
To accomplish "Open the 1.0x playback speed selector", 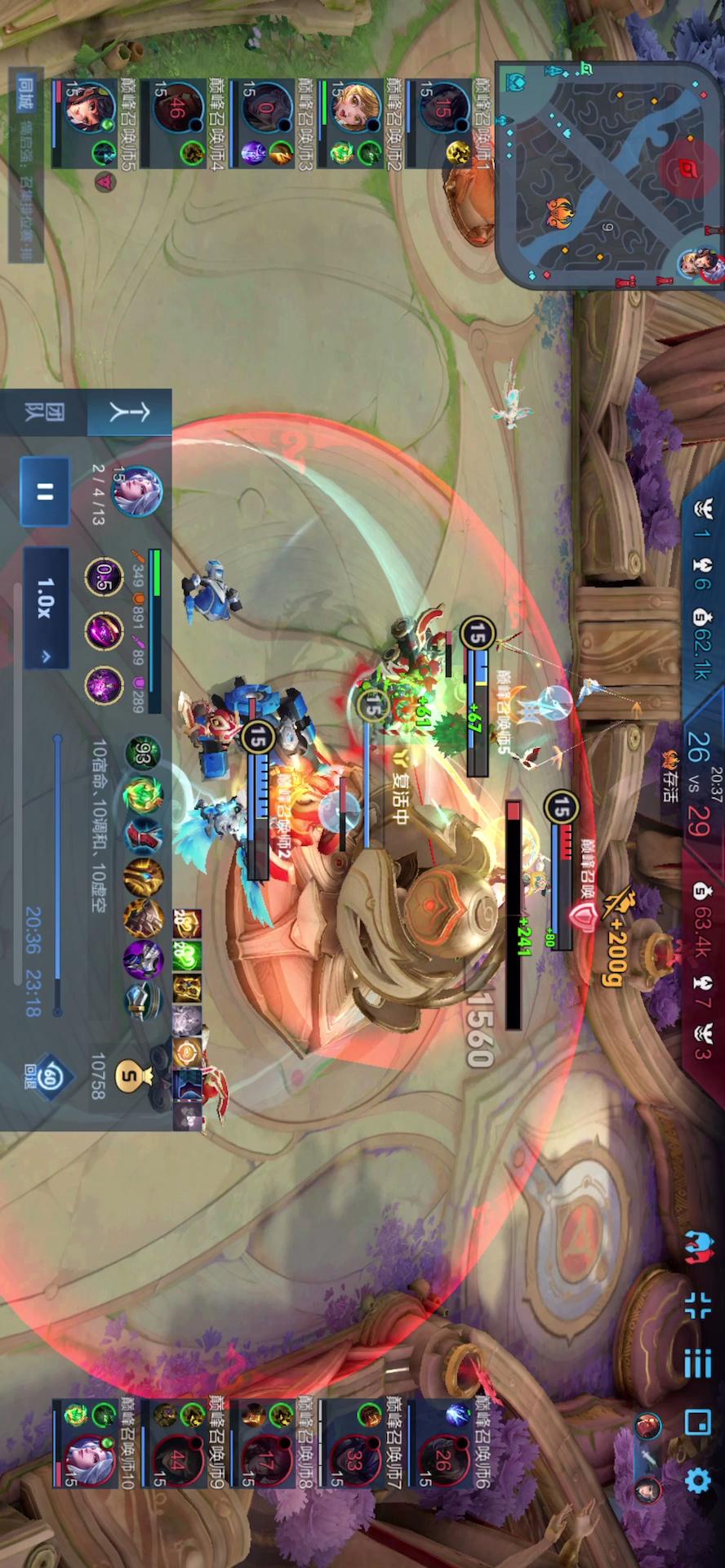I will pyautogui.click(x=46, y=607).
